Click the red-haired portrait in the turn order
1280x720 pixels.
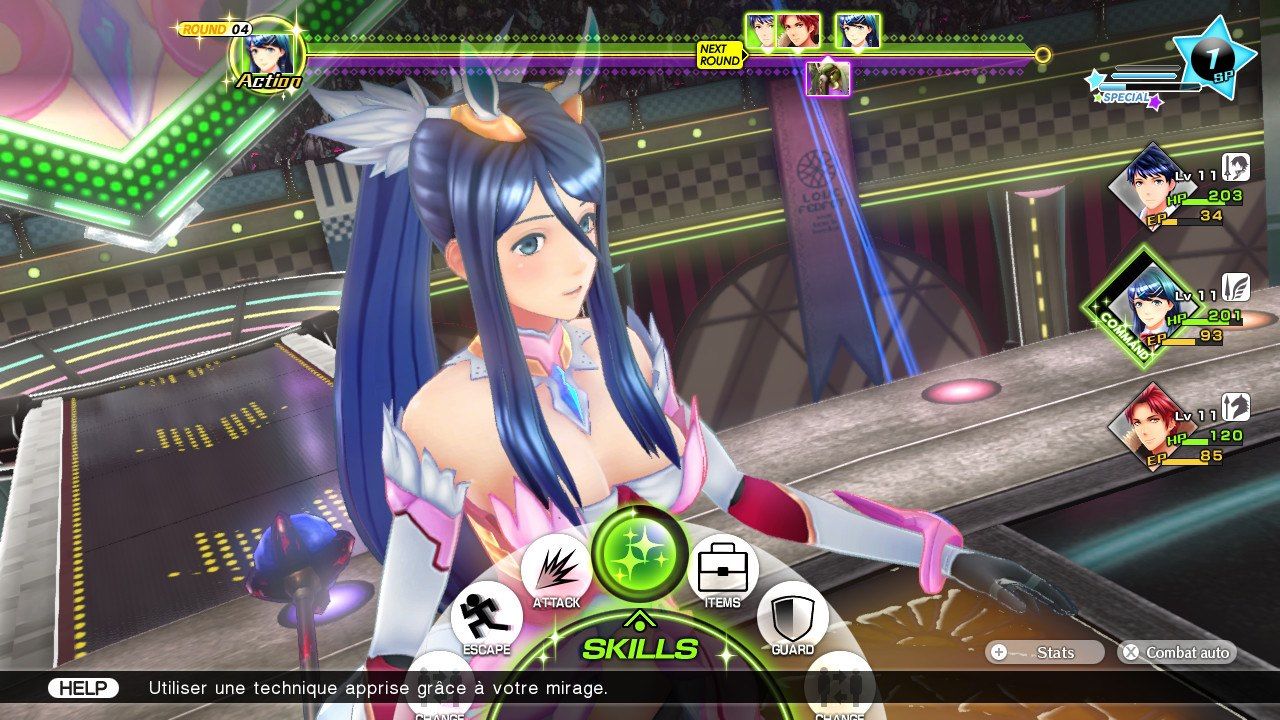pyautogui.click(x=799, y=31)
